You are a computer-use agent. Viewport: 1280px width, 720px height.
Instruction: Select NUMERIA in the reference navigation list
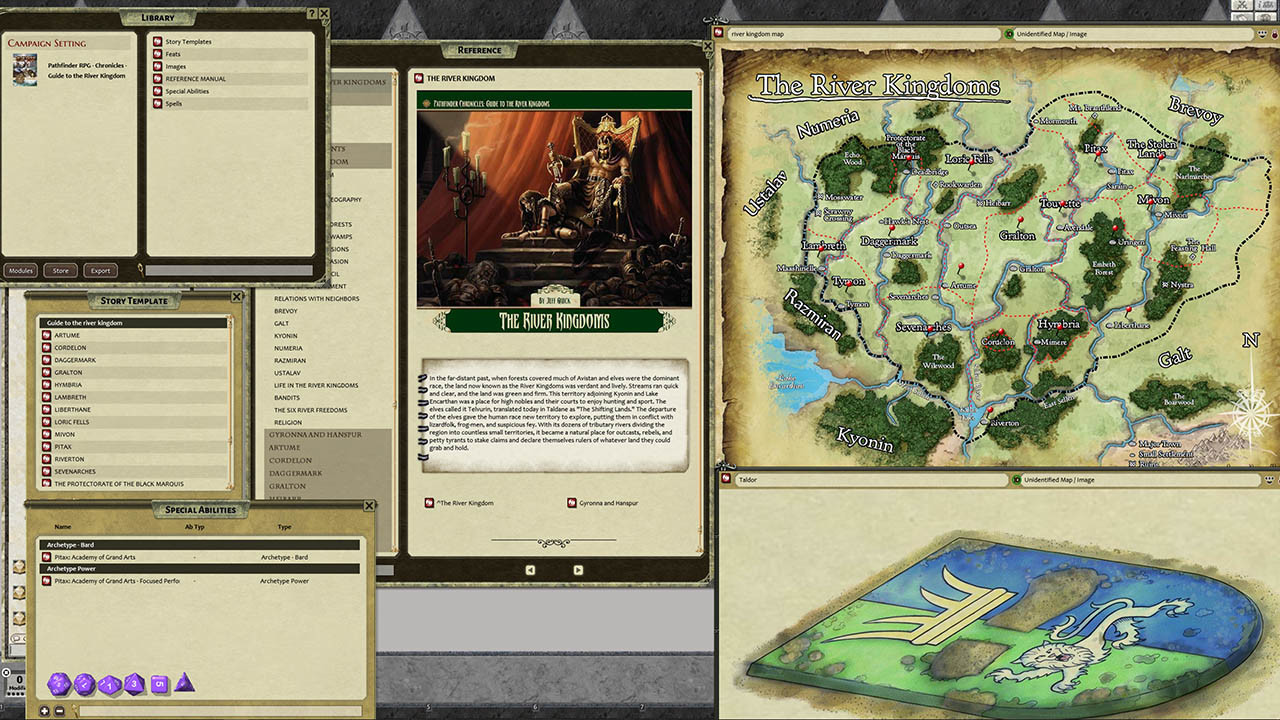[290, 347]
